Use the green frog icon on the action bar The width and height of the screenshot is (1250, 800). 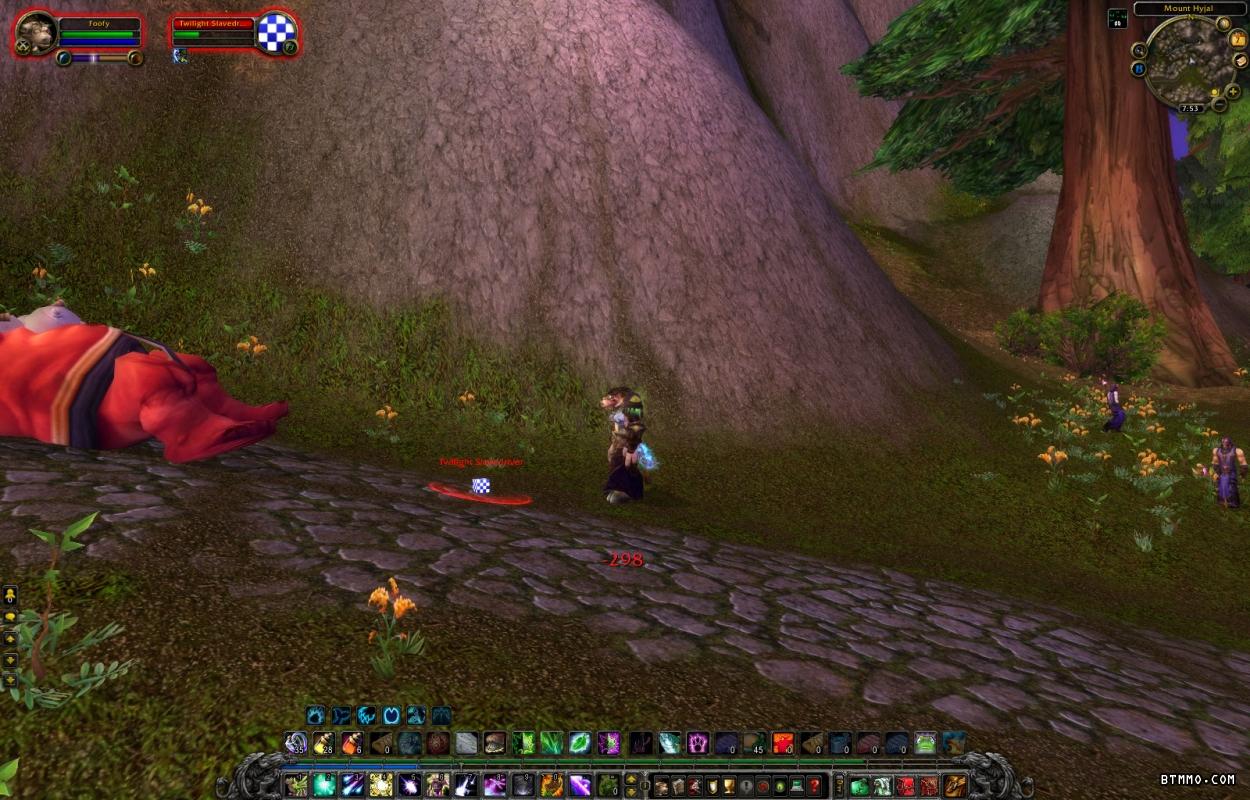coord(925,743)
